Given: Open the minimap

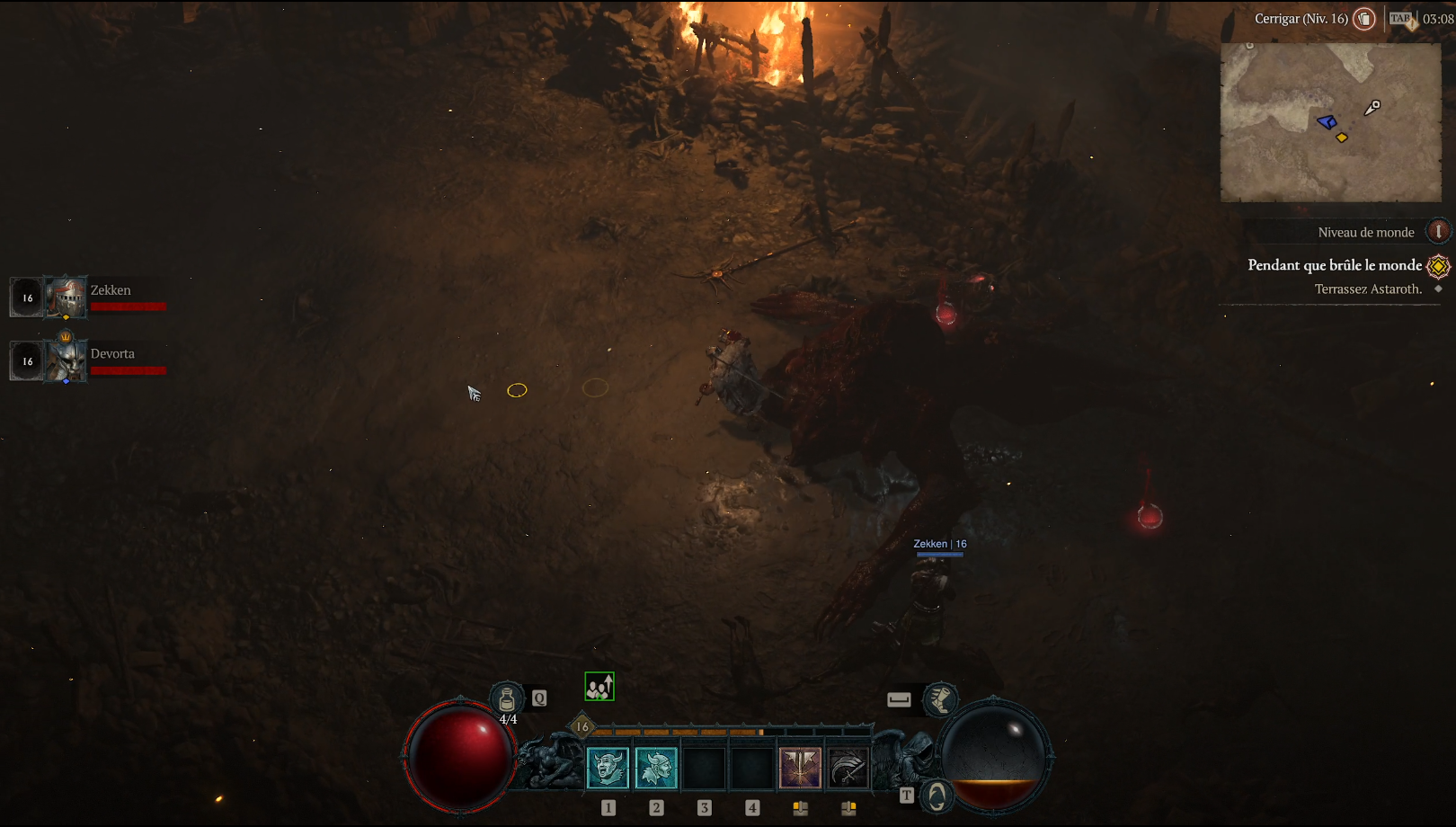Looking at the screenshot, I should click(x=1330, y=122).
